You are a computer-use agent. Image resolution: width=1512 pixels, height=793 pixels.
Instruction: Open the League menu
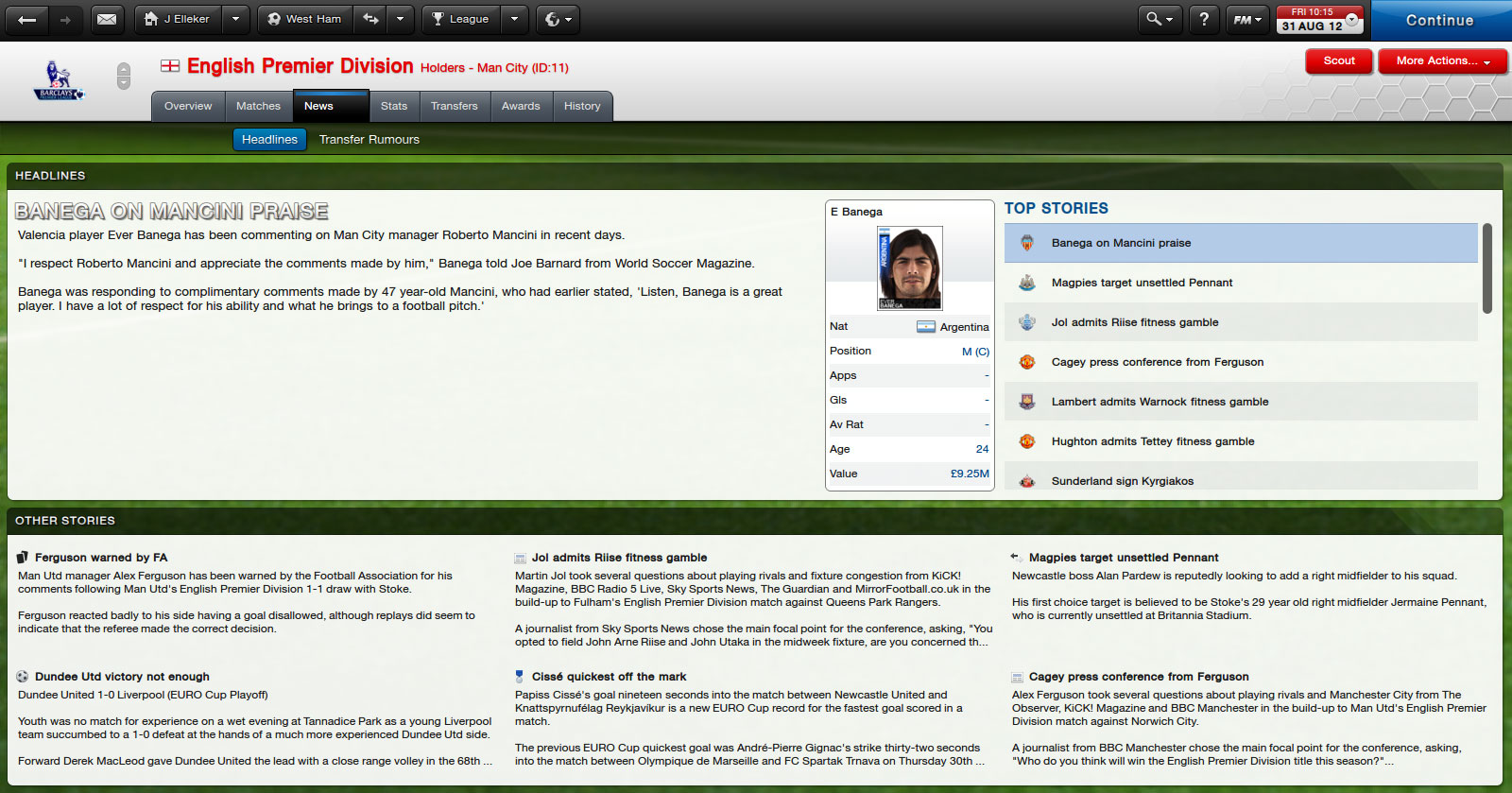tap(461, 19)
